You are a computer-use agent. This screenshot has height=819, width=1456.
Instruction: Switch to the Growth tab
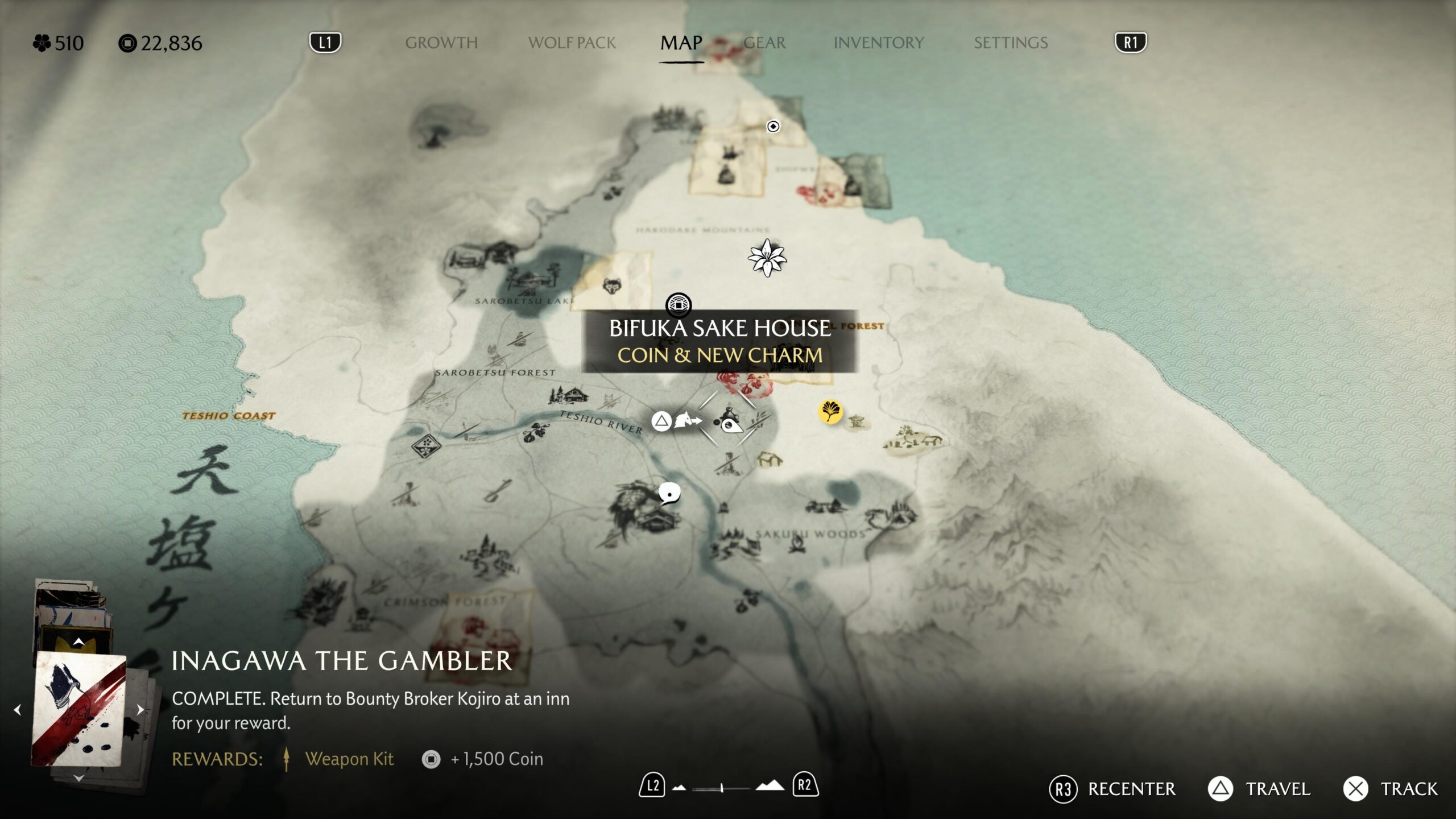pos(441,43)
